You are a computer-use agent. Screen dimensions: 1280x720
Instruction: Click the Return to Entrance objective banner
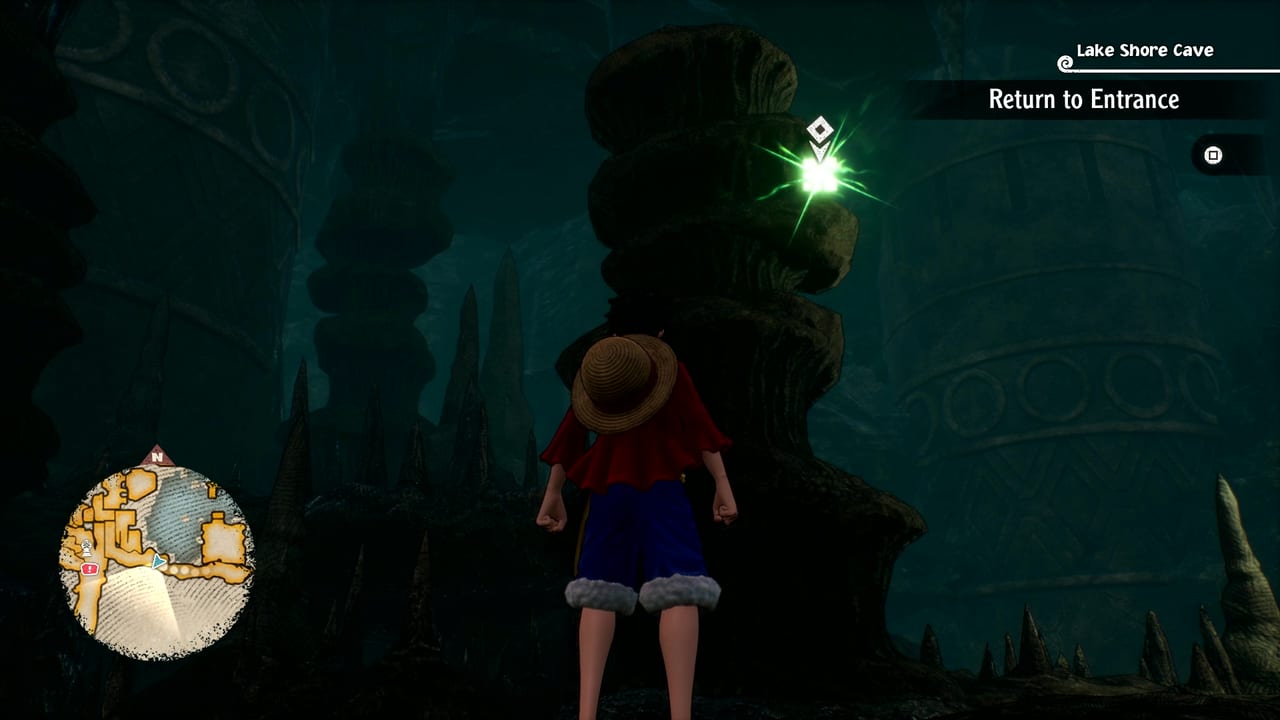tap(1083, 100)
